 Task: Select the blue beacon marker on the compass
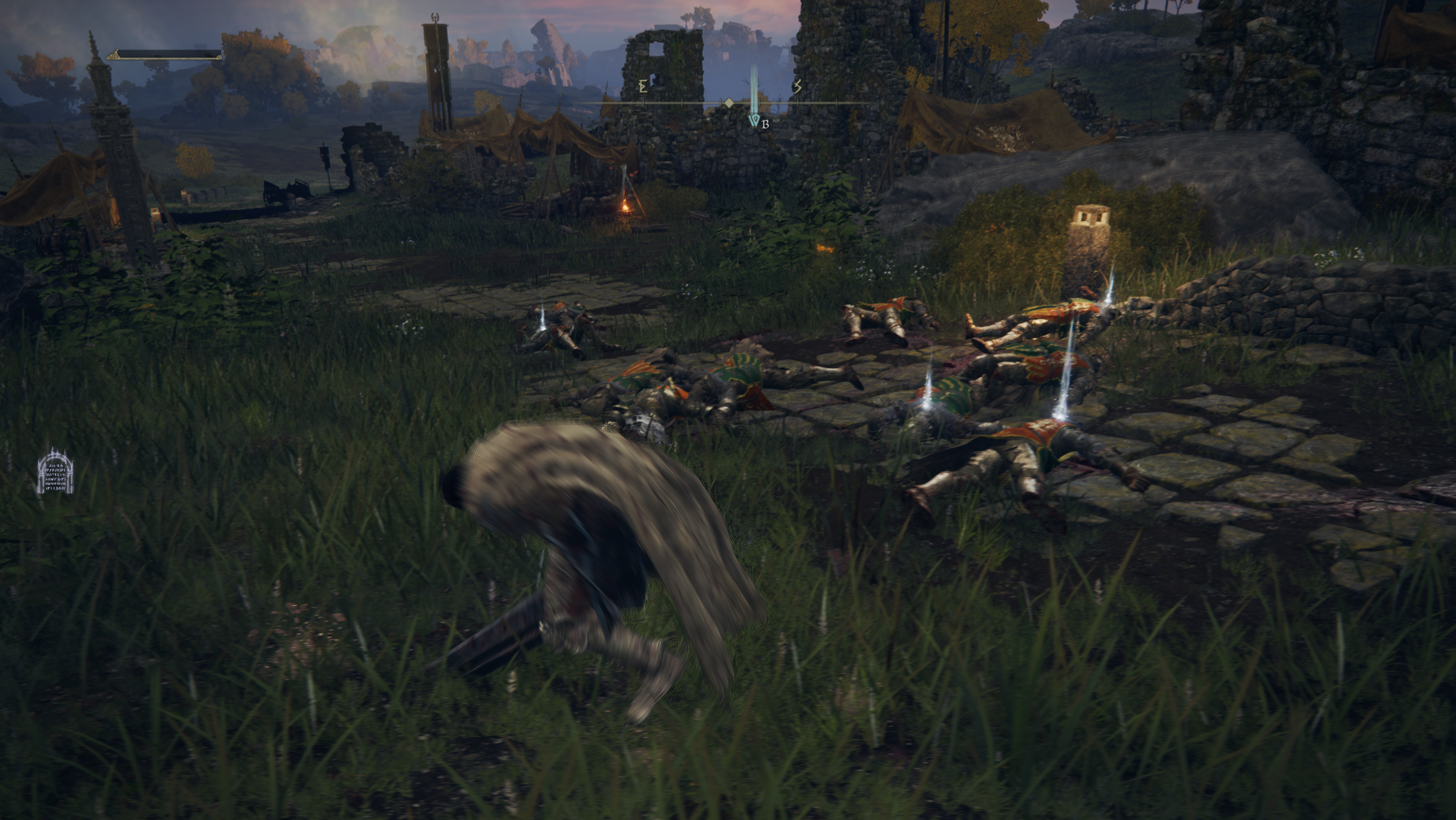pos(753,119)
